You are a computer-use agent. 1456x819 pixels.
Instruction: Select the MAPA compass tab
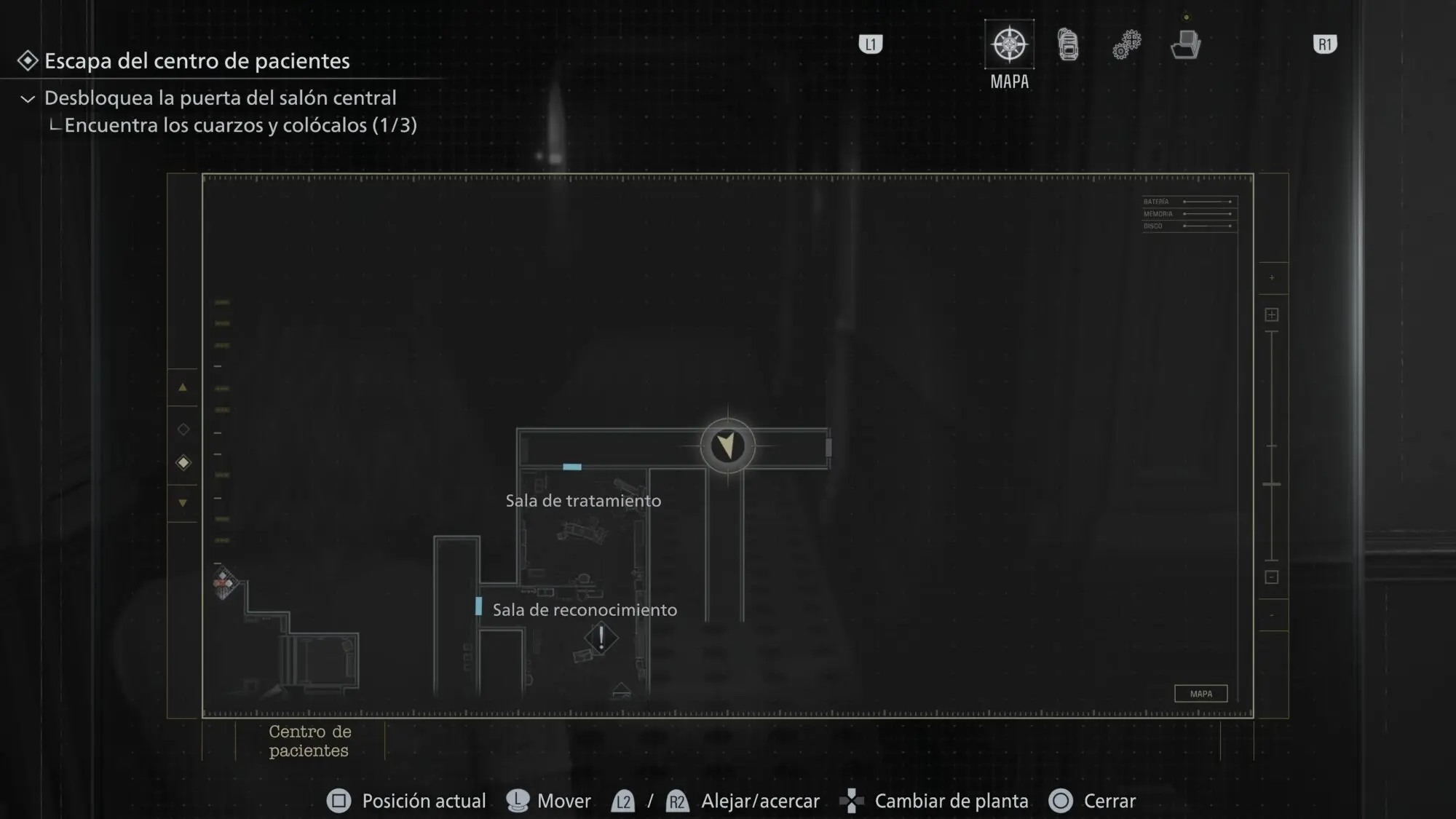pyautogui.click(x=1009, y=45)
